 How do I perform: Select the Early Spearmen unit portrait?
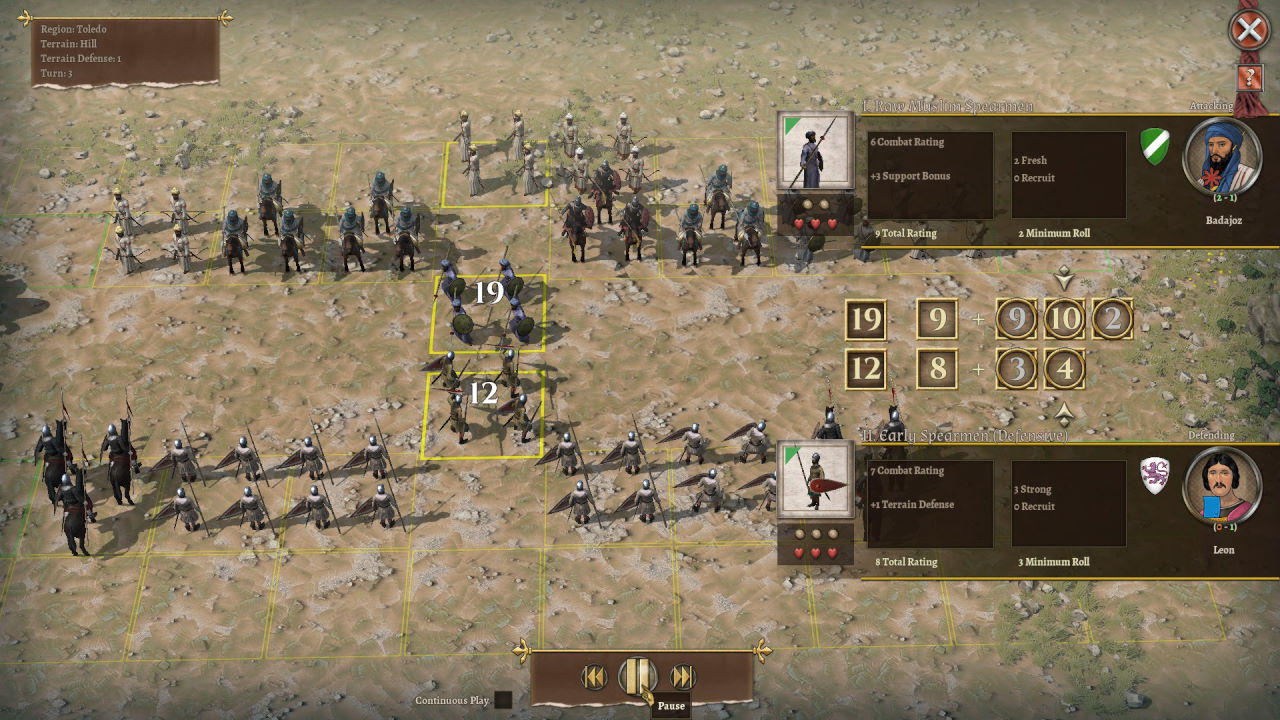tap(815, 479)
